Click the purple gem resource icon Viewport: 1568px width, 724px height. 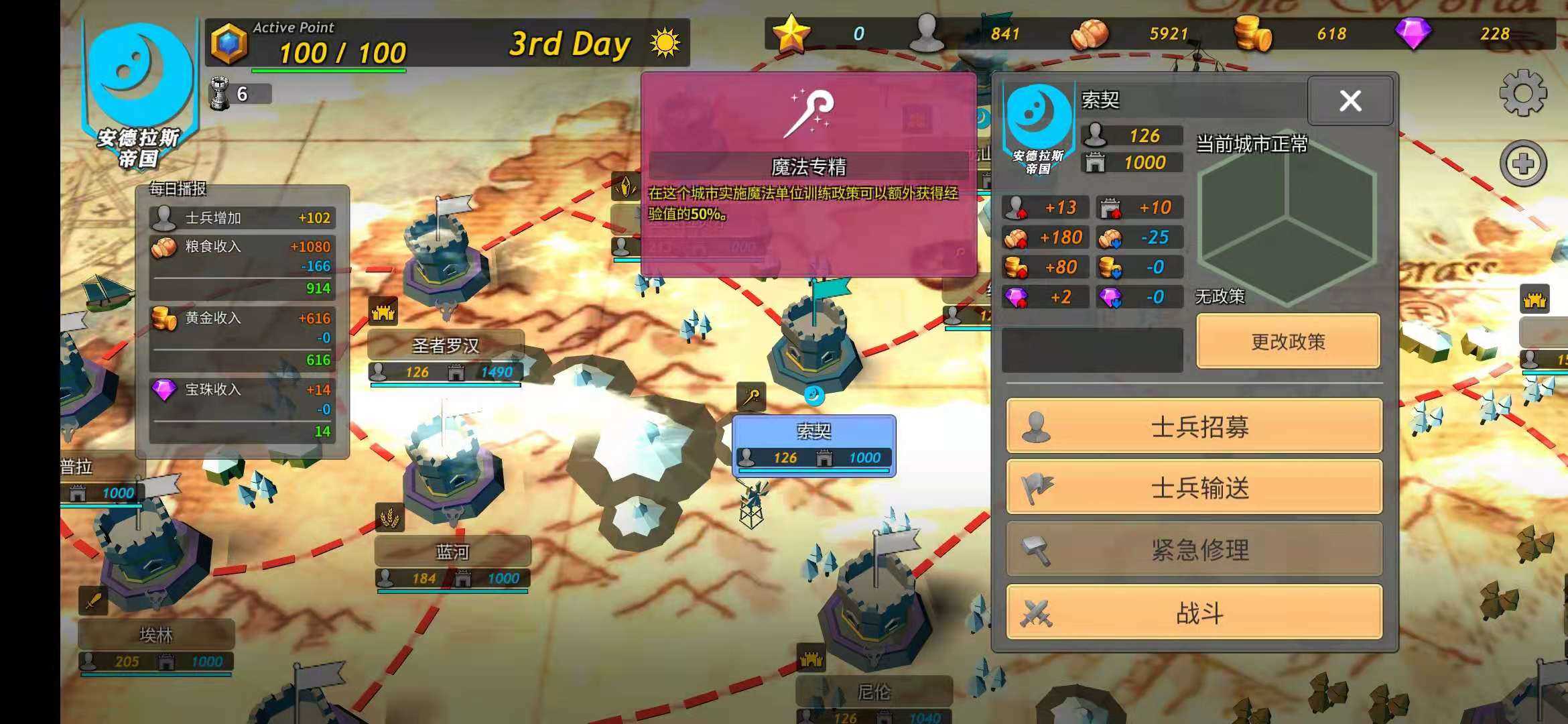(x=1413, y=34)
